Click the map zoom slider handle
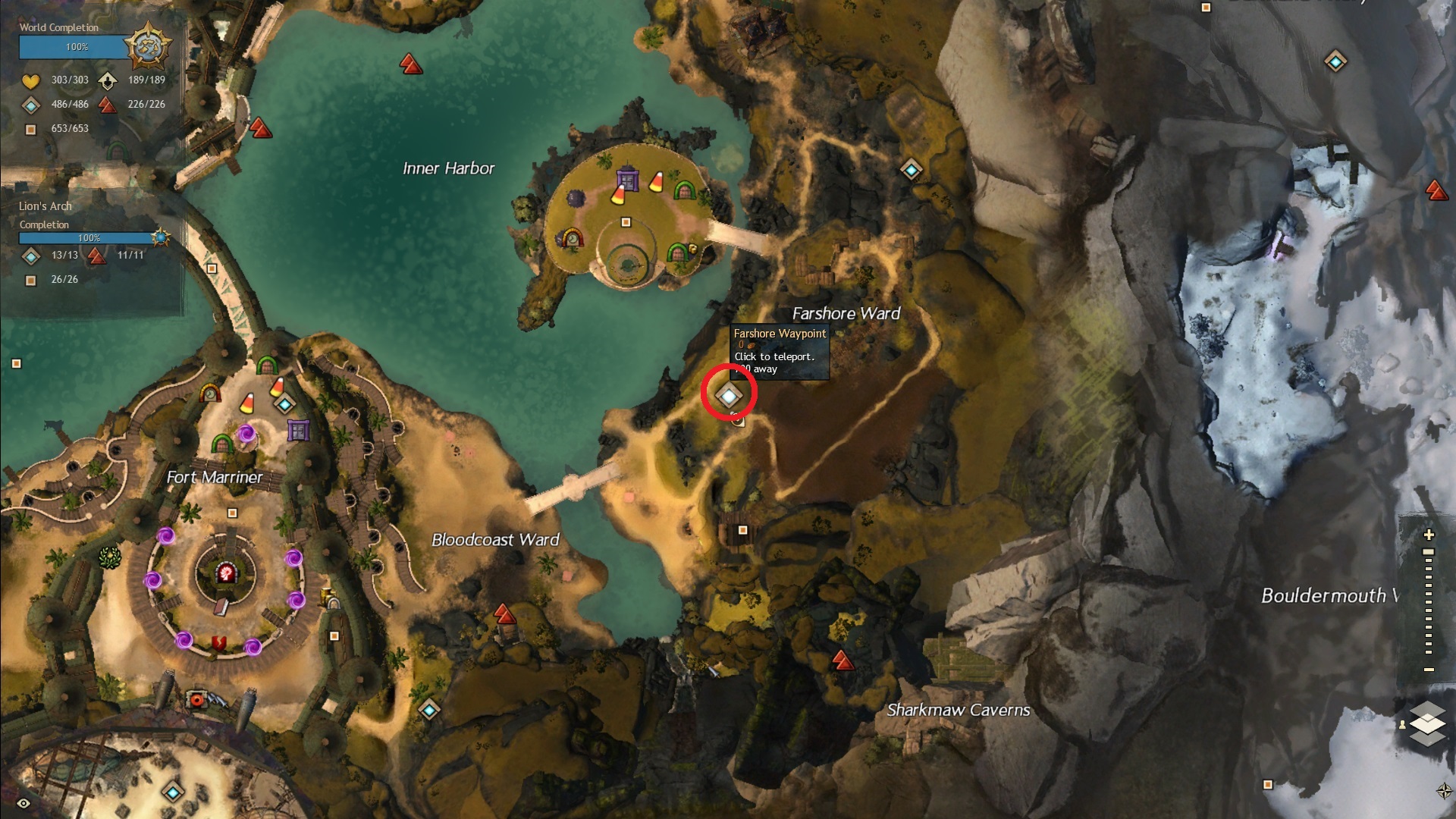This screenshot has width=1456, height=819. (1429, 552)
